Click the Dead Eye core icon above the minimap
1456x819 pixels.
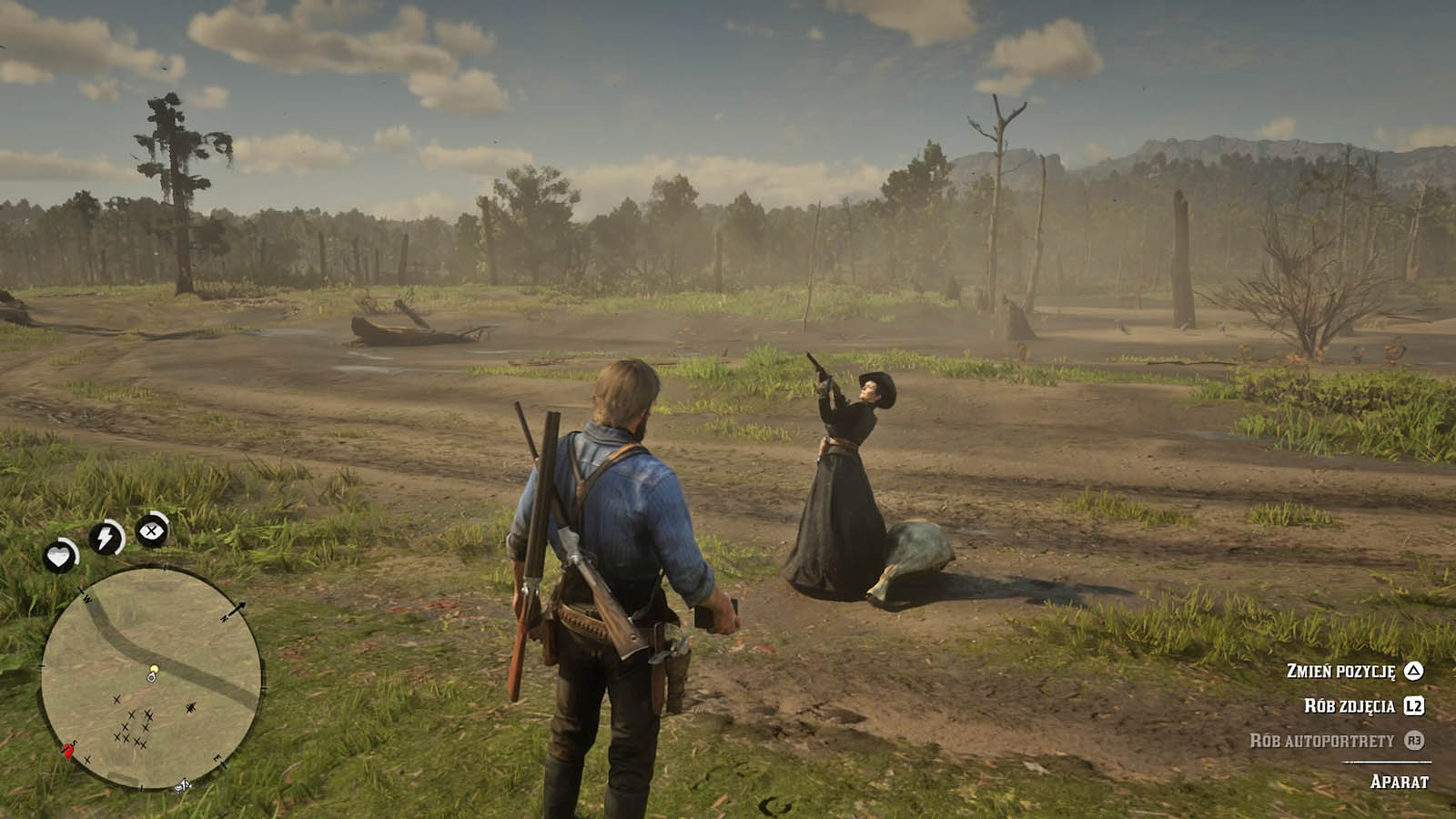pos(151,532)
